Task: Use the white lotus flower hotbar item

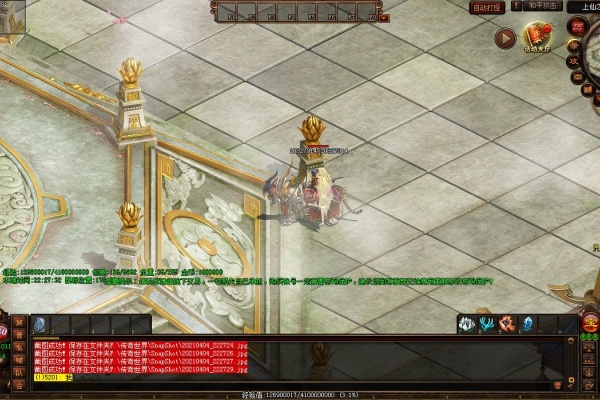Action: point(467,324)
